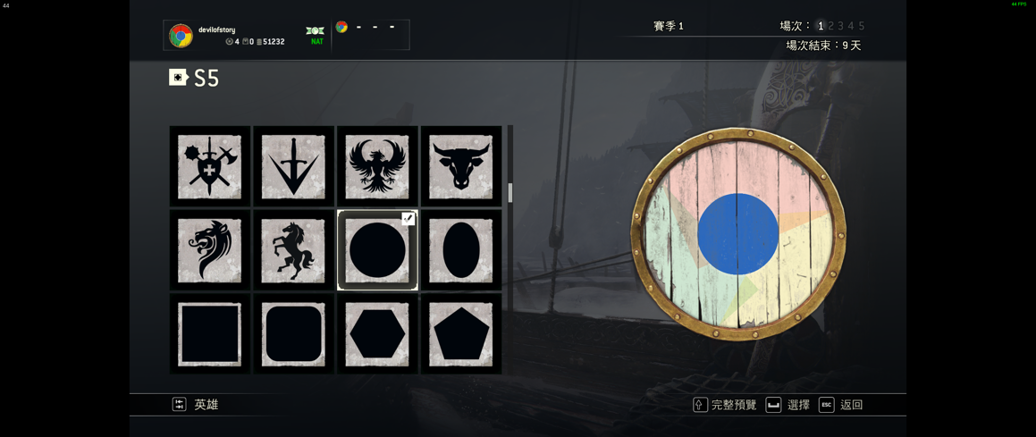Click 選擇 to confirm selection
Image resolution: width=1036 pixels, height=437 pixels.
click(x=788, y=405)
